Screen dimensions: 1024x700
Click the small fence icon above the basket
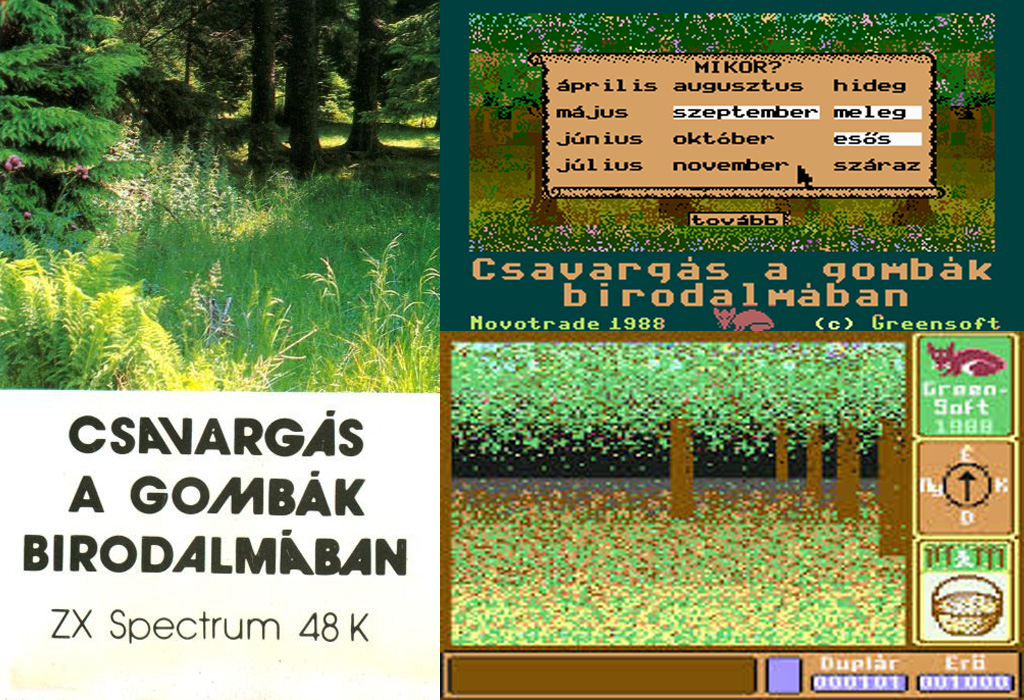(x=966, y=553)
